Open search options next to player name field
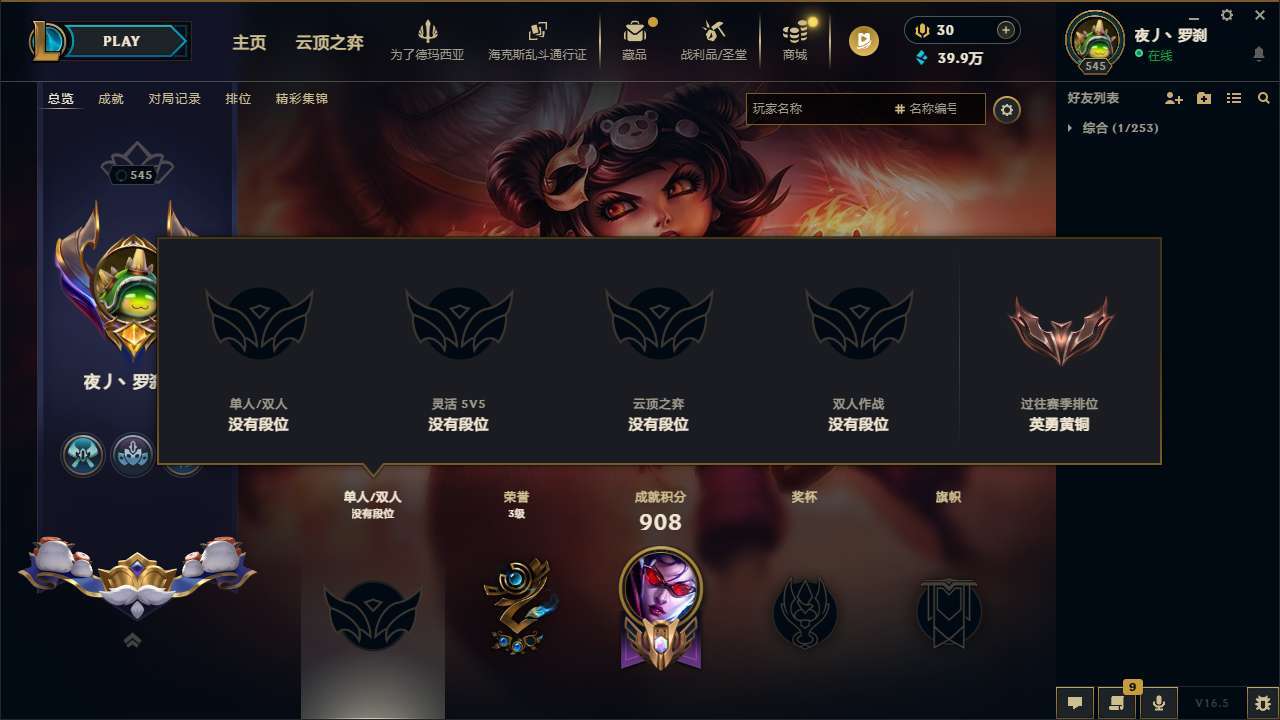Image resolution: width=1280 pixels, height=720 pixels. 1008,110
